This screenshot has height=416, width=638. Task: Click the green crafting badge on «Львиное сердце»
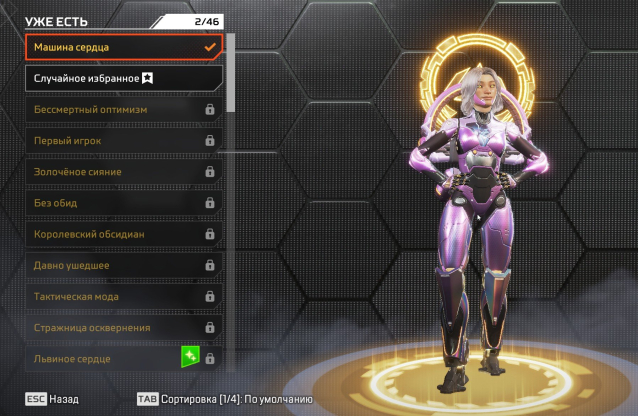pos(190,357)
